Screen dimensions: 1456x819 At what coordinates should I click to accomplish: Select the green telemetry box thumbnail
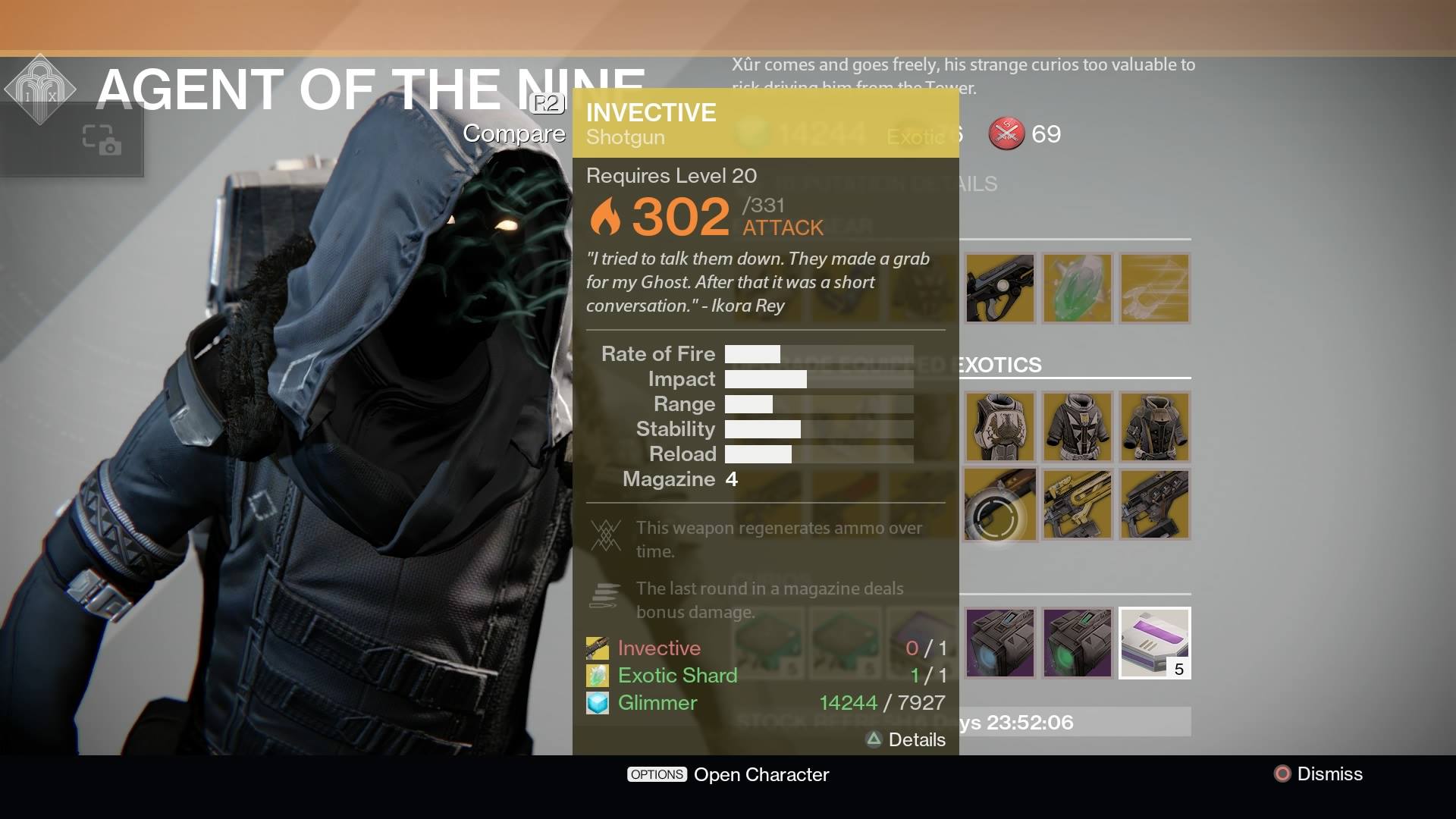[x=1077, y=643]
